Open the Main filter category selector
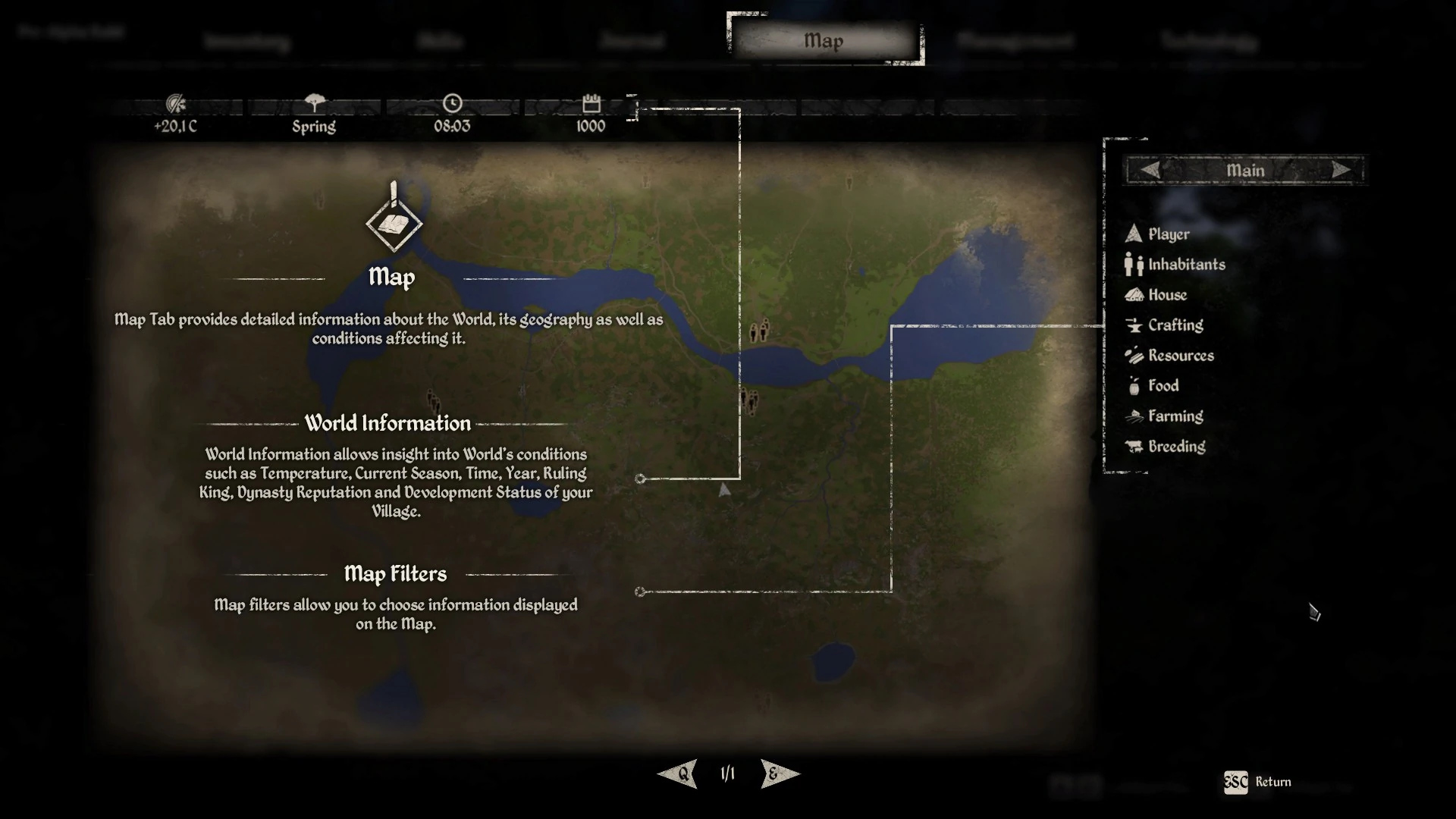1456x819 pixels. point(1244,169)
